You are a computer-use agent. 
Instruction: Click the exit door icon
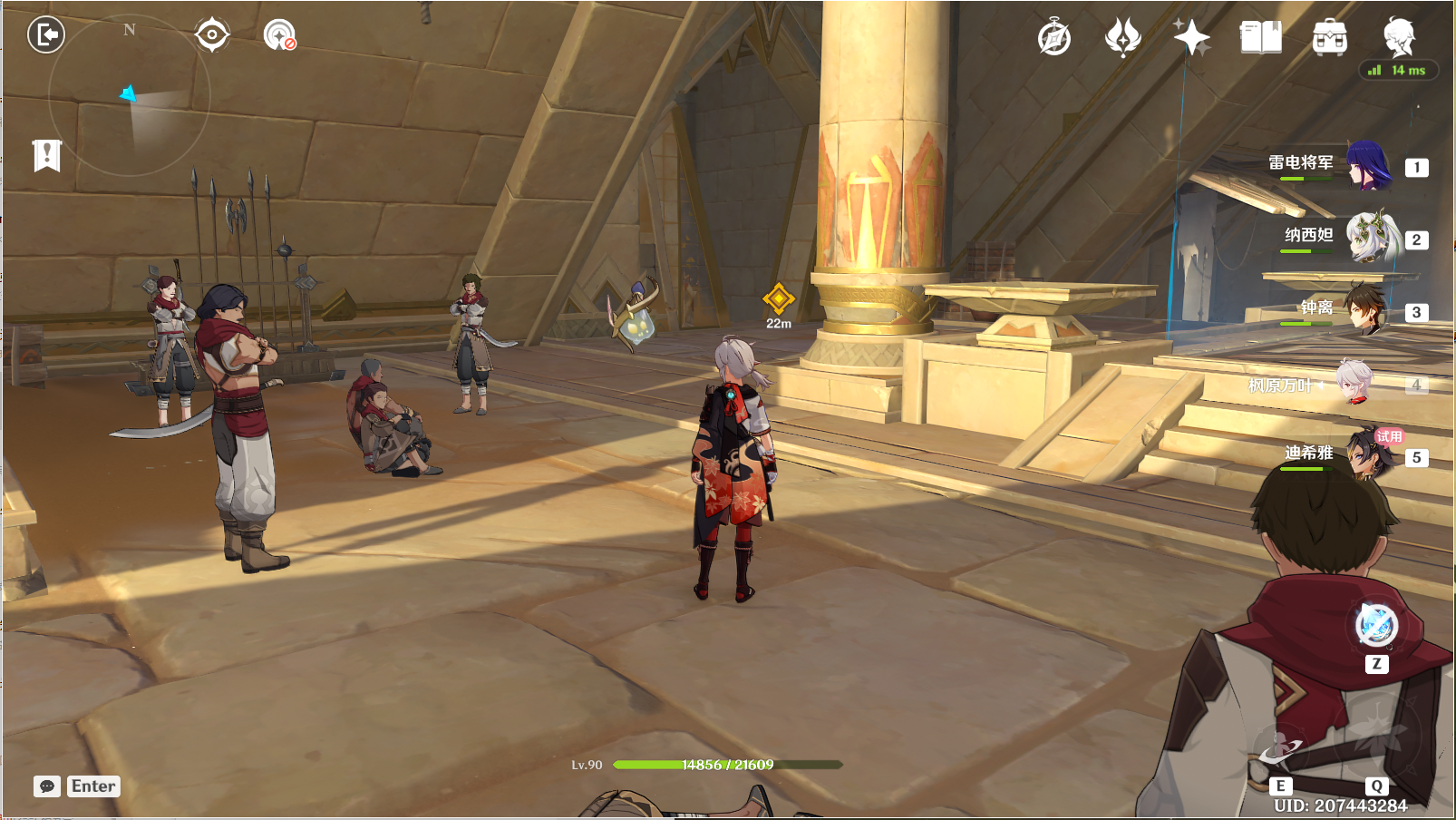[x=46, y=35]
